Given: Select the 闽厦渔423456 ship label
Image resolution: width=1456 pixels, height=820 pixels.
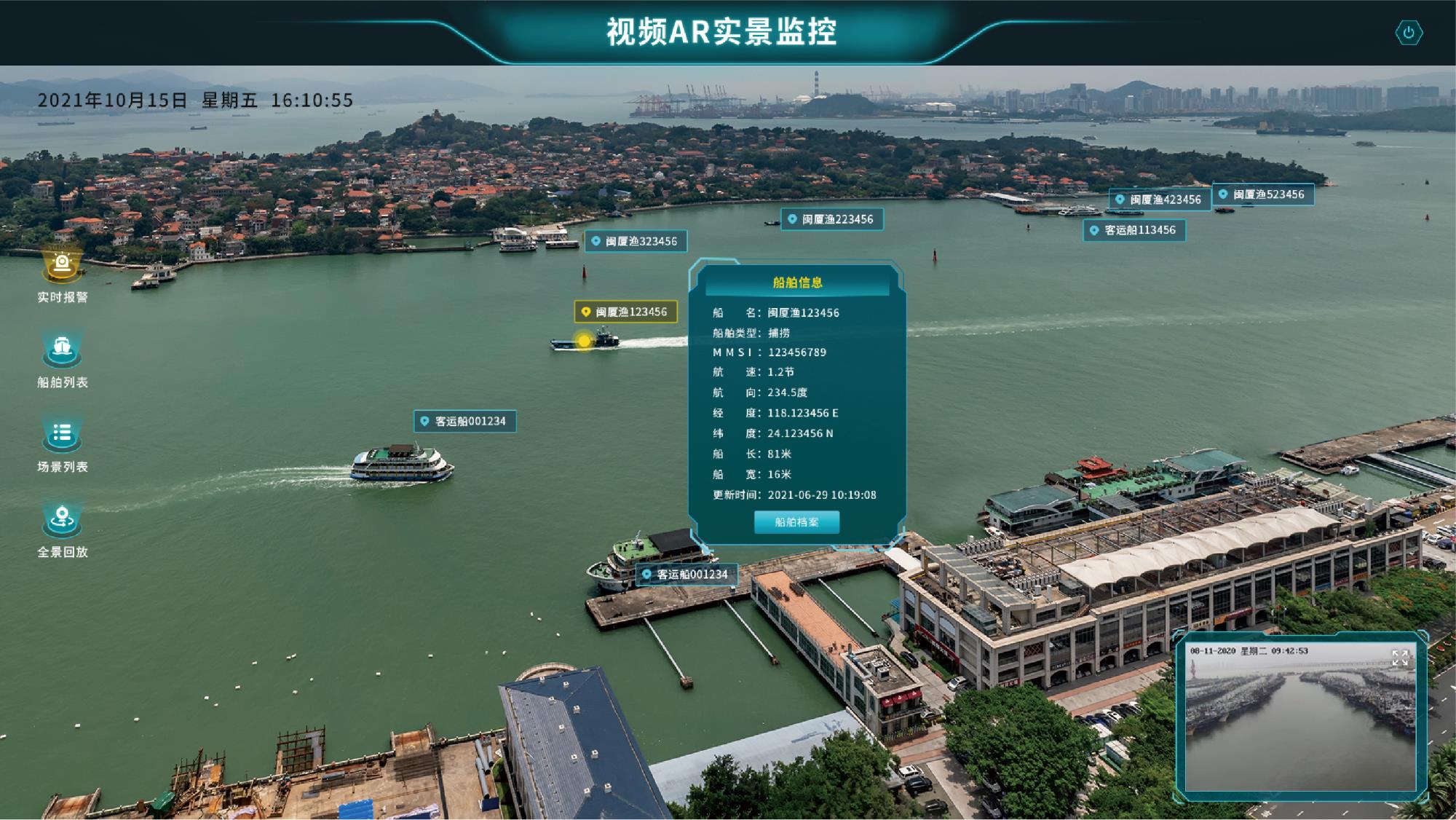Looking at the screenshot, I should coord(1160,200).
